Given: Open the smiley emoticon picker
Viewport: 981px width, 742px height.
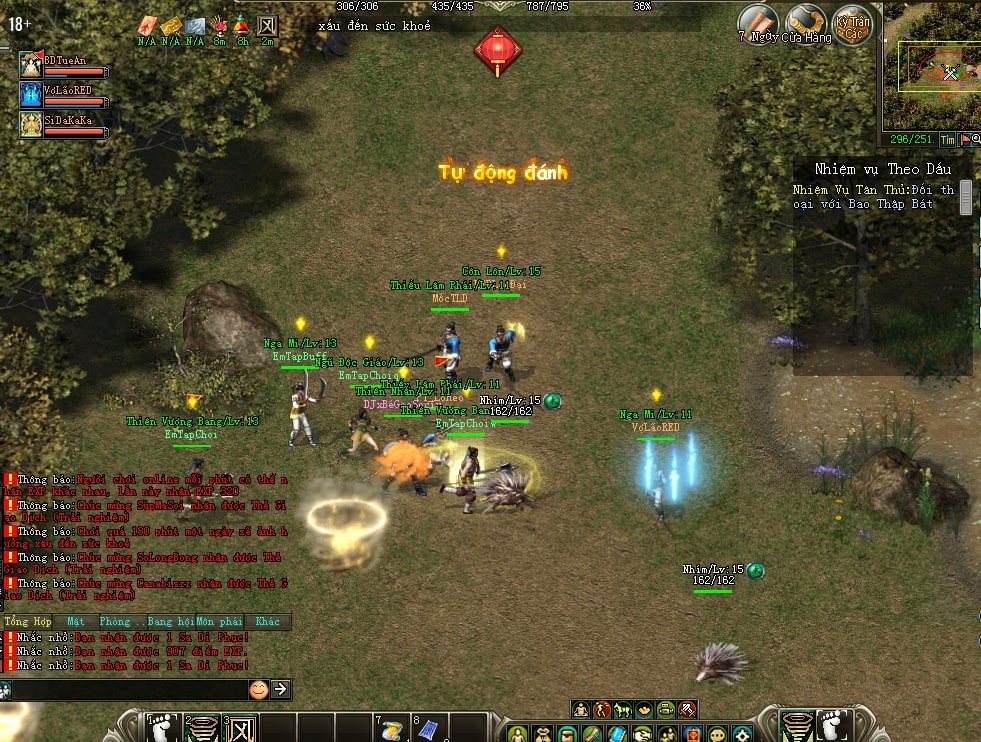Looking at the screenshot, I should pyautogui.click(x=259, y=689).
